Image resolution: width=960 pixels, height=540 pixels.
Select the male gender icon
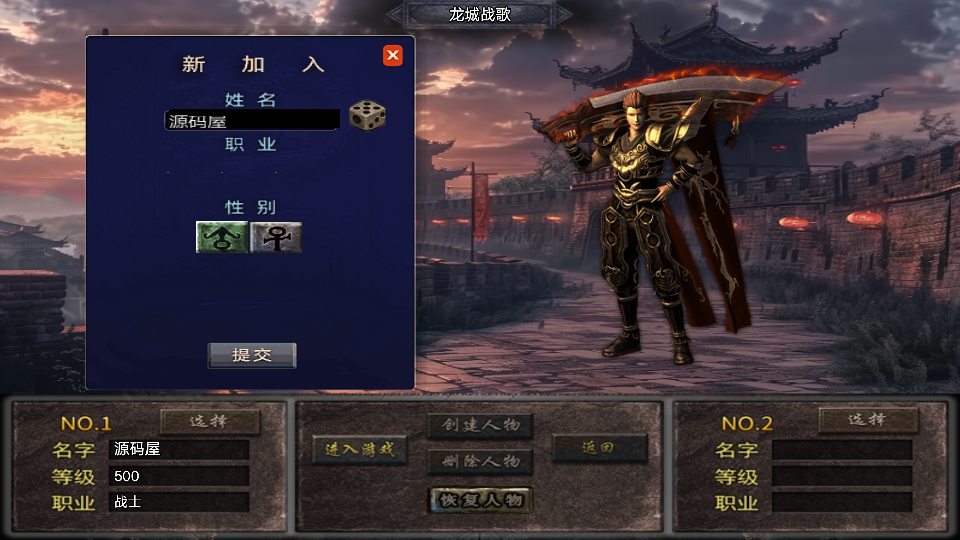(x=222, y=237)
